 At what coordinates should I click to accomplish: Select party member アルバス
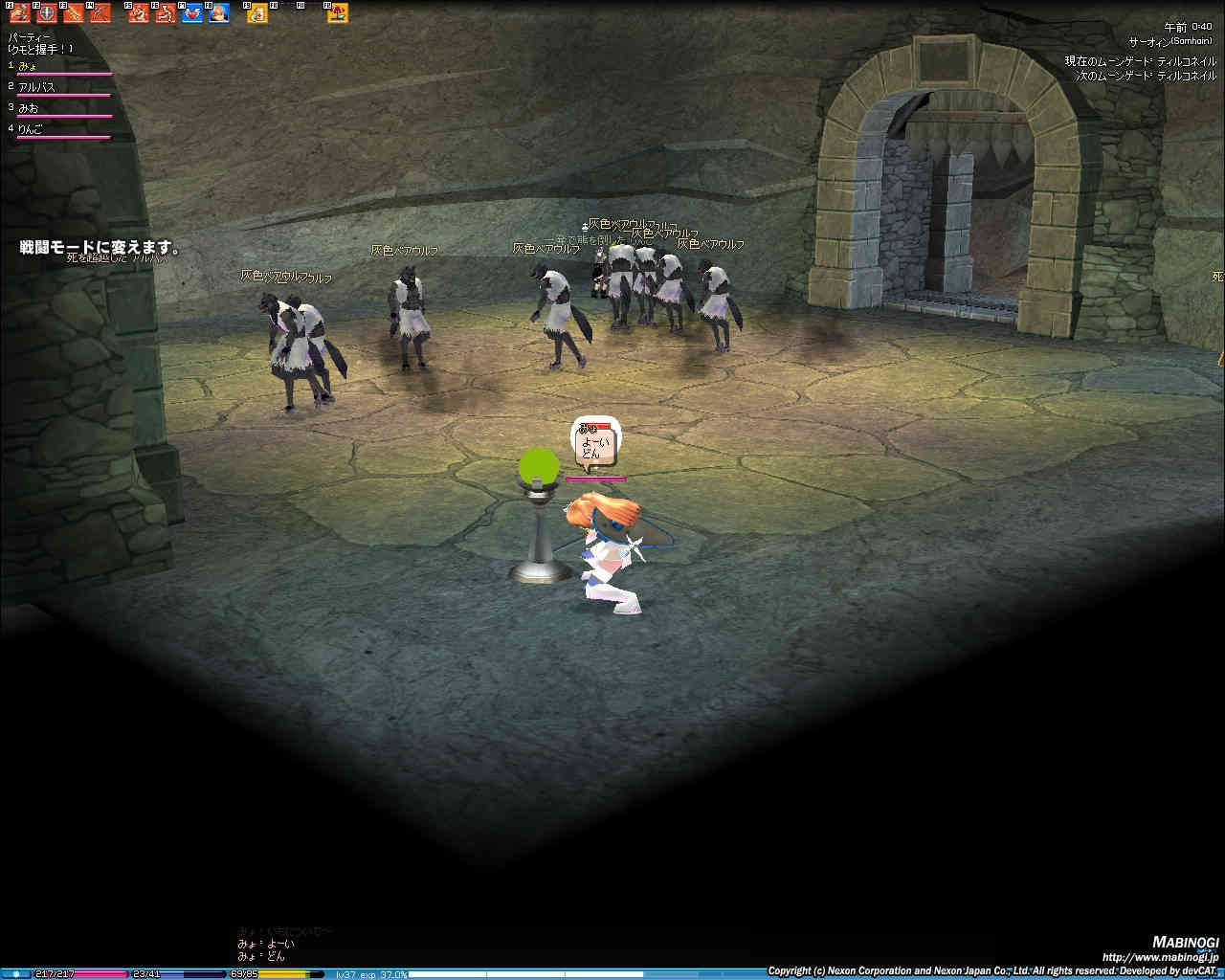tap(37, 87)
